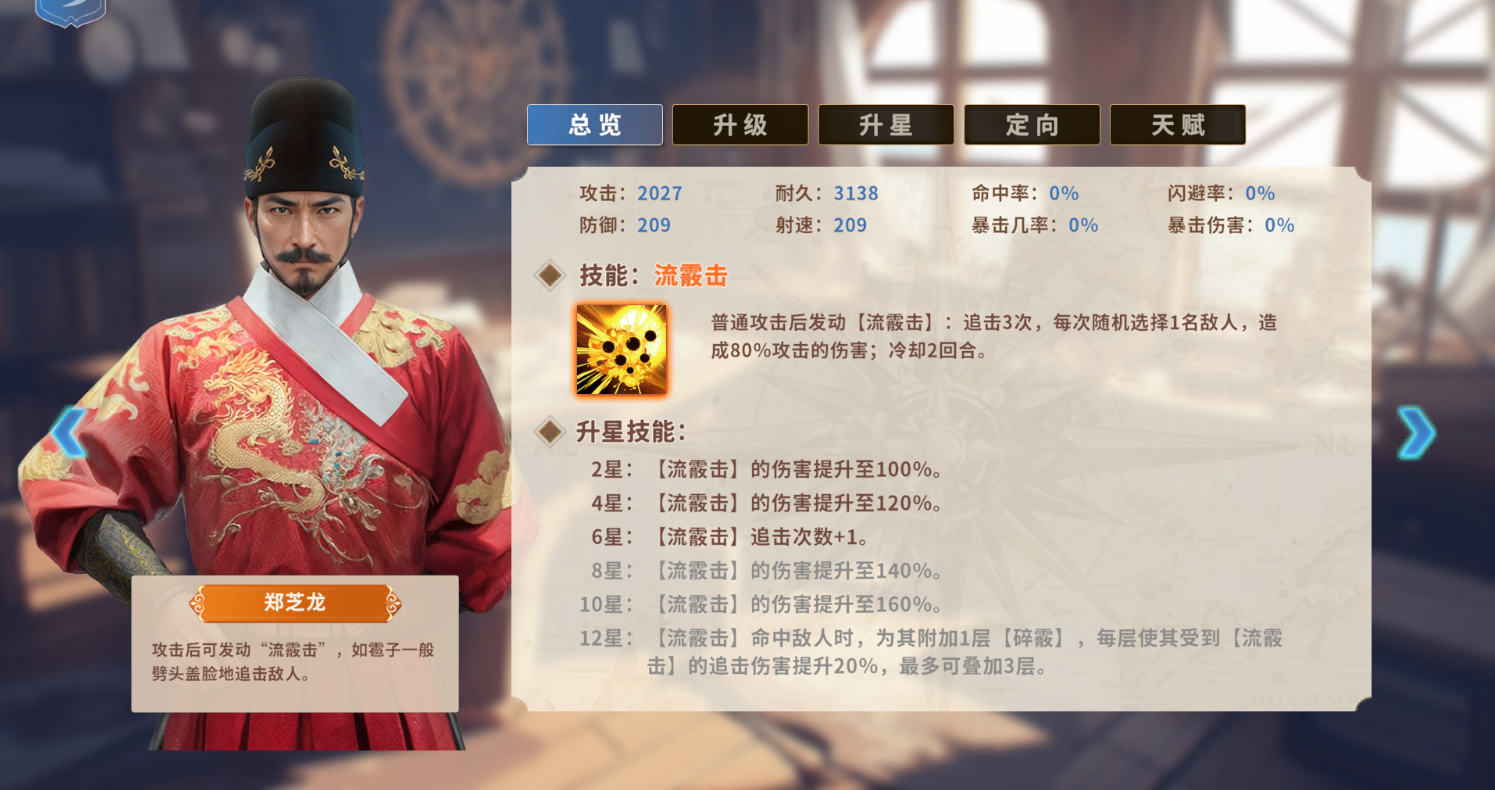Click the 郑芝龙 name banner
This screenshot has width=1495, height=790.
[295, 601]
